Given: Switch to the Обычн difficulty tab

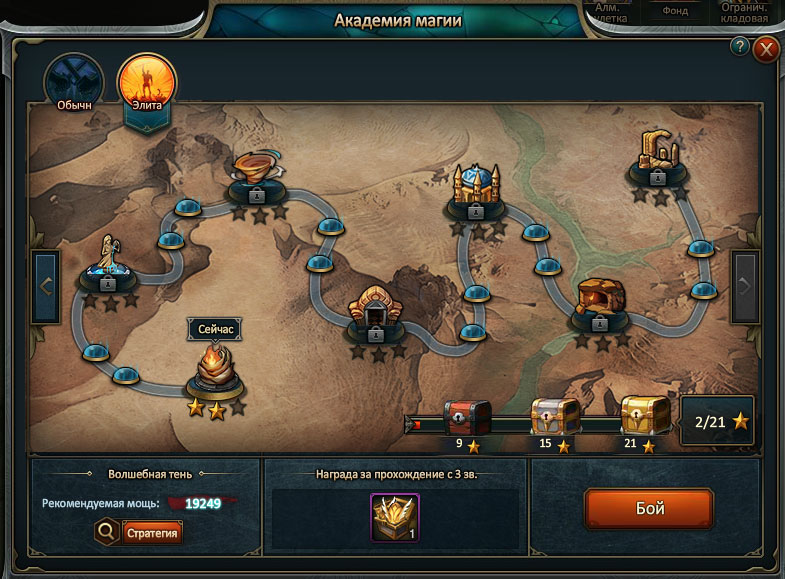Looking at the screenshot, I should pyautogui.click(x=74, y=82).
